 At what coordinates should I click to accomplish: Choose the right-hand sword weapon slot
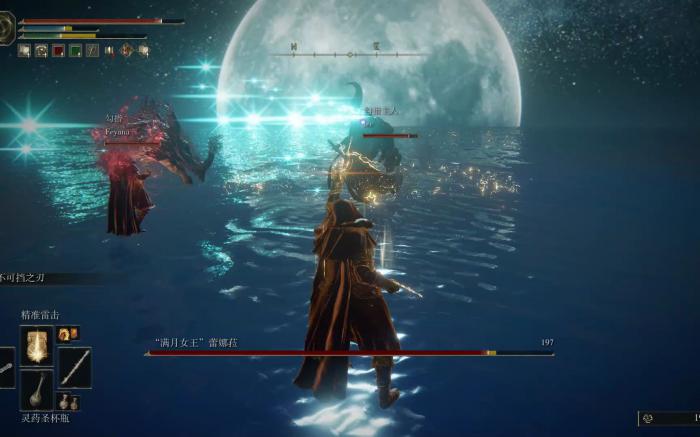73,366
